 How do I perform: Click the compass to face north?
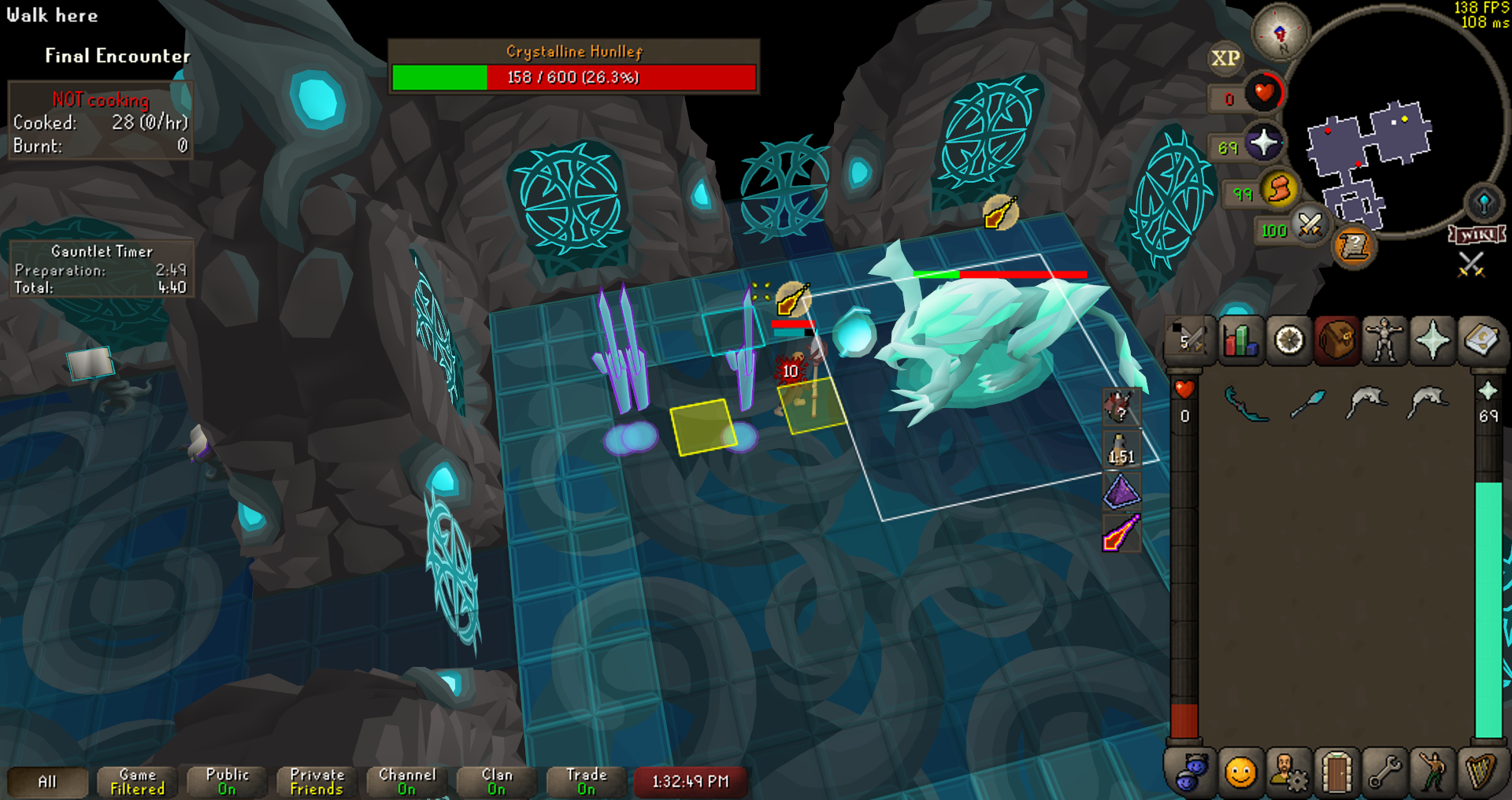coord(1280,33)
